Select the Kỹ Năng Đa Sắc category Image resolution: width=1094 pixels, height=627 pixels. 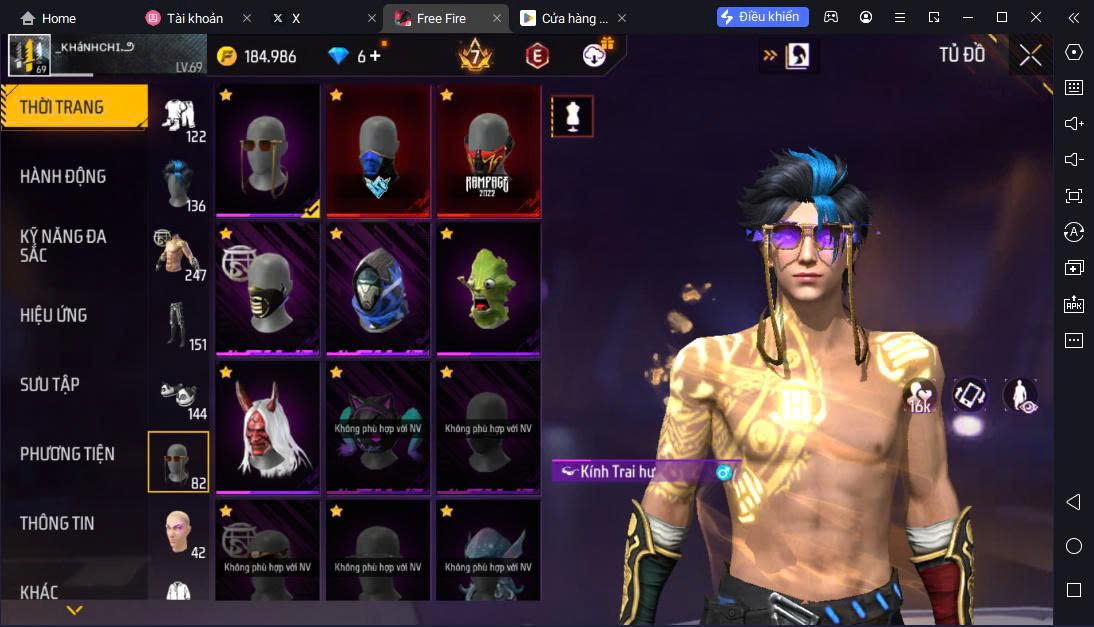(63, 245)
